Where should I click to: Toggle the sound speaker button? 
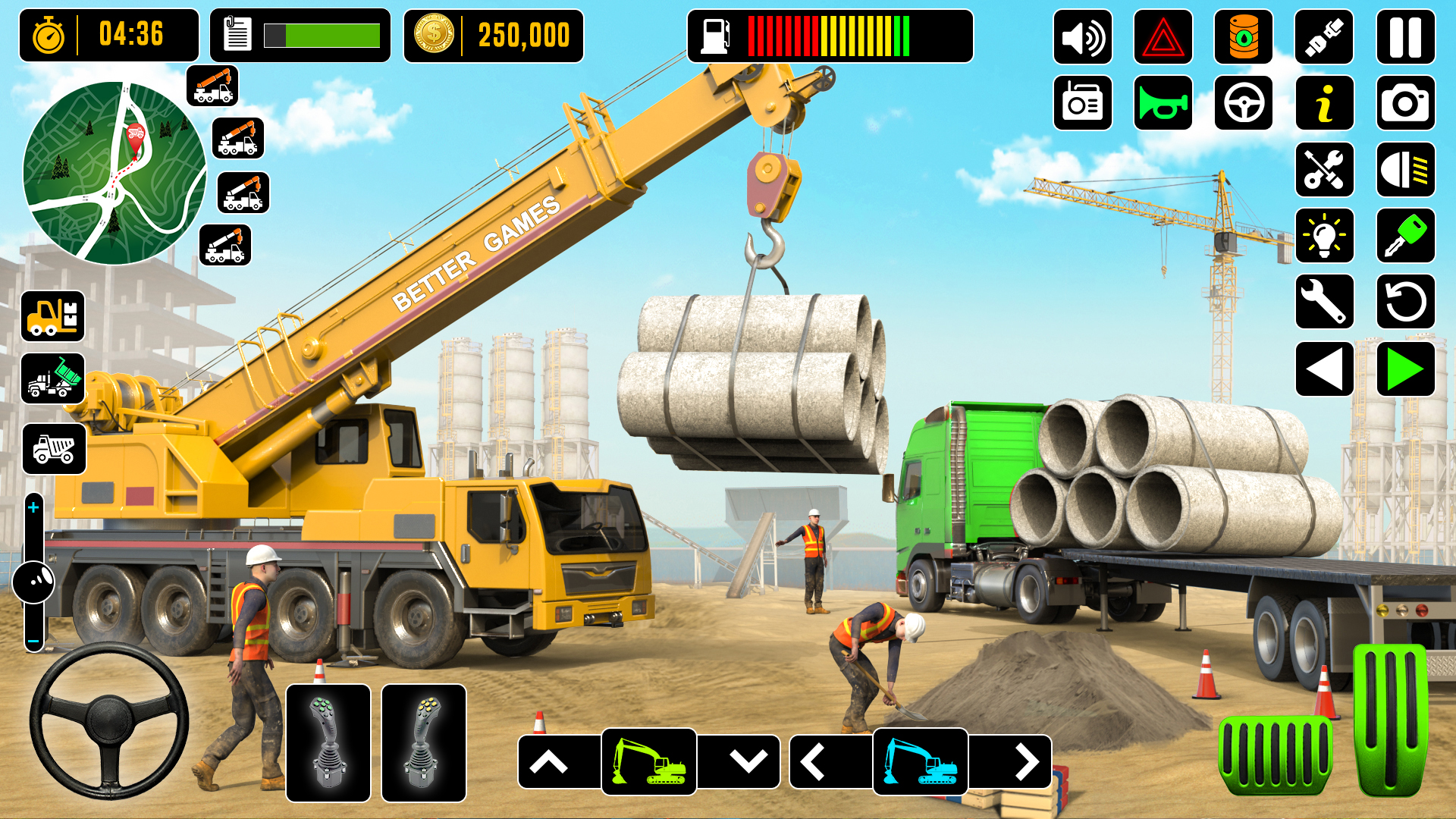[x=1082, y=37]
